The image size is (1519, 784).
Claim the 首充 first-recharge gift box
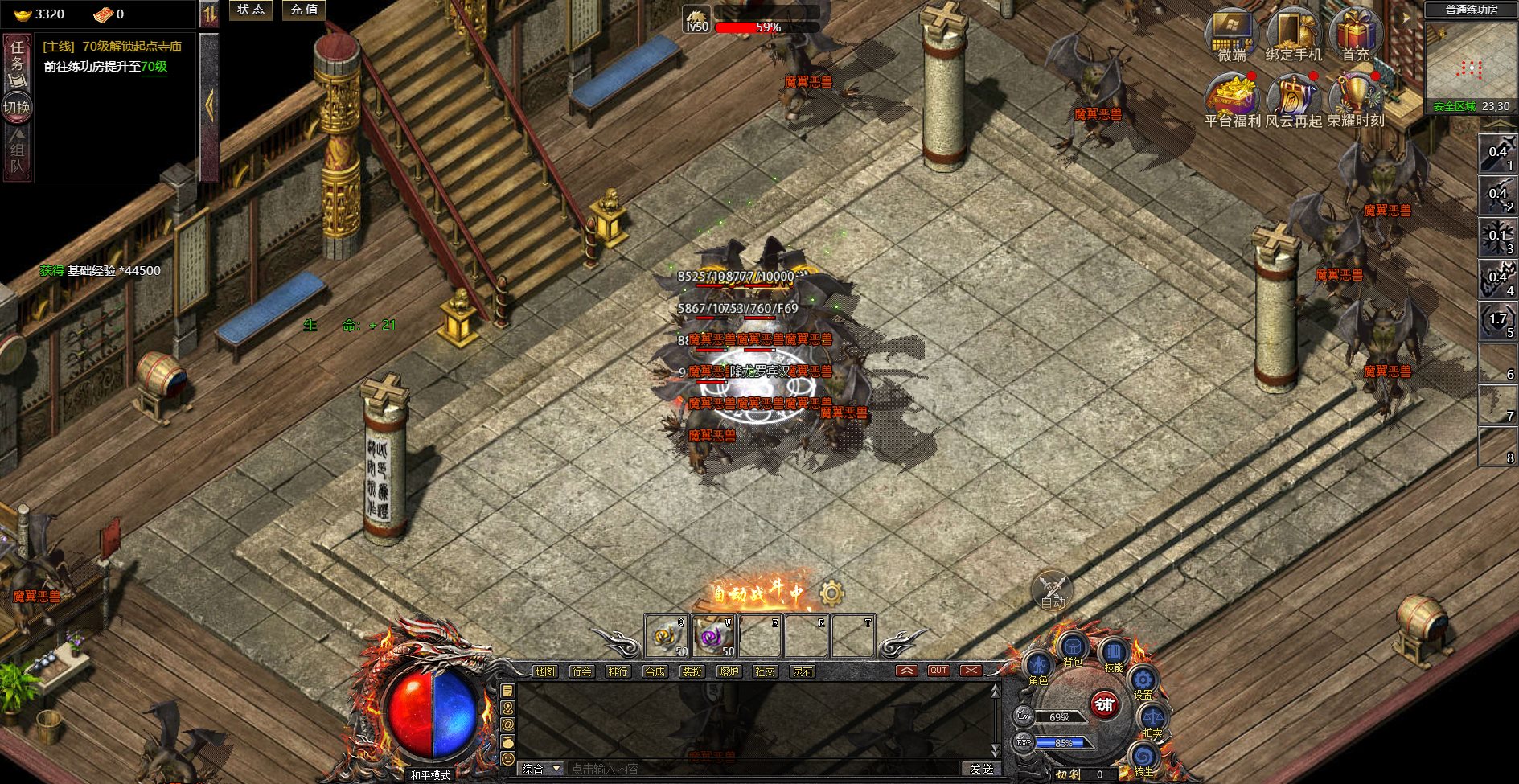click(1355, 35)
